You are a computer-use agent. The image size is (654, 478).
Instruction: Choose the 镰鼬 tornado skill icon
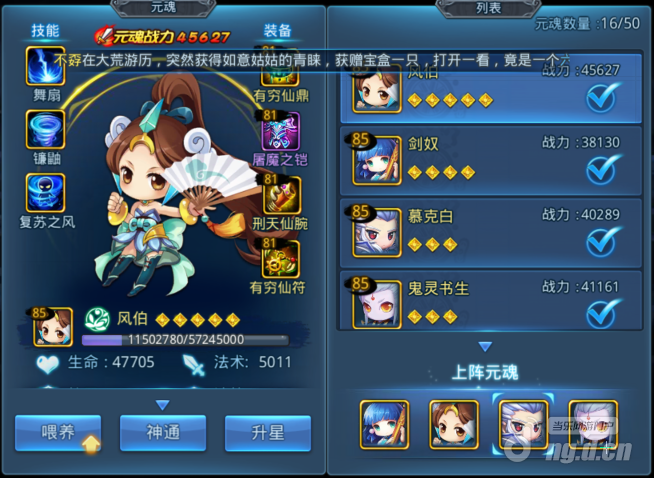(46, 129)
